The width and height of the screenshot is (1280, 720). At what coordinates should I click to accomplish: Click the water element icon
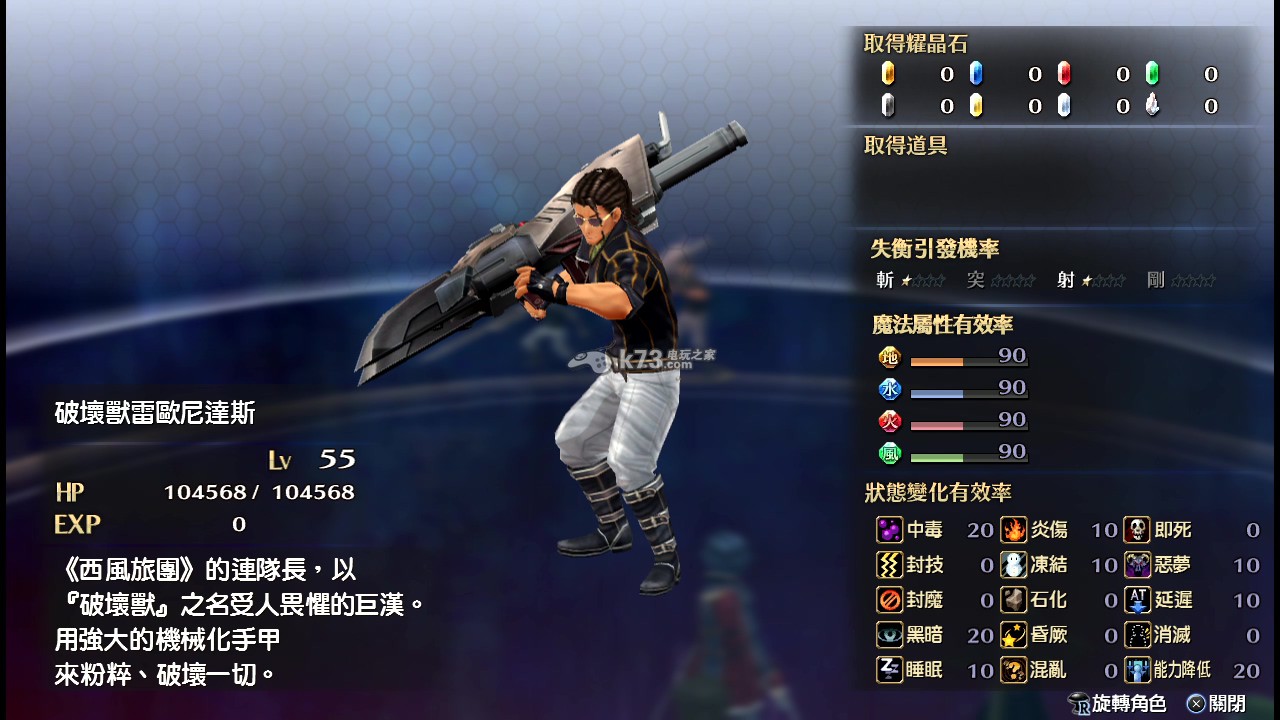[889, 389]
